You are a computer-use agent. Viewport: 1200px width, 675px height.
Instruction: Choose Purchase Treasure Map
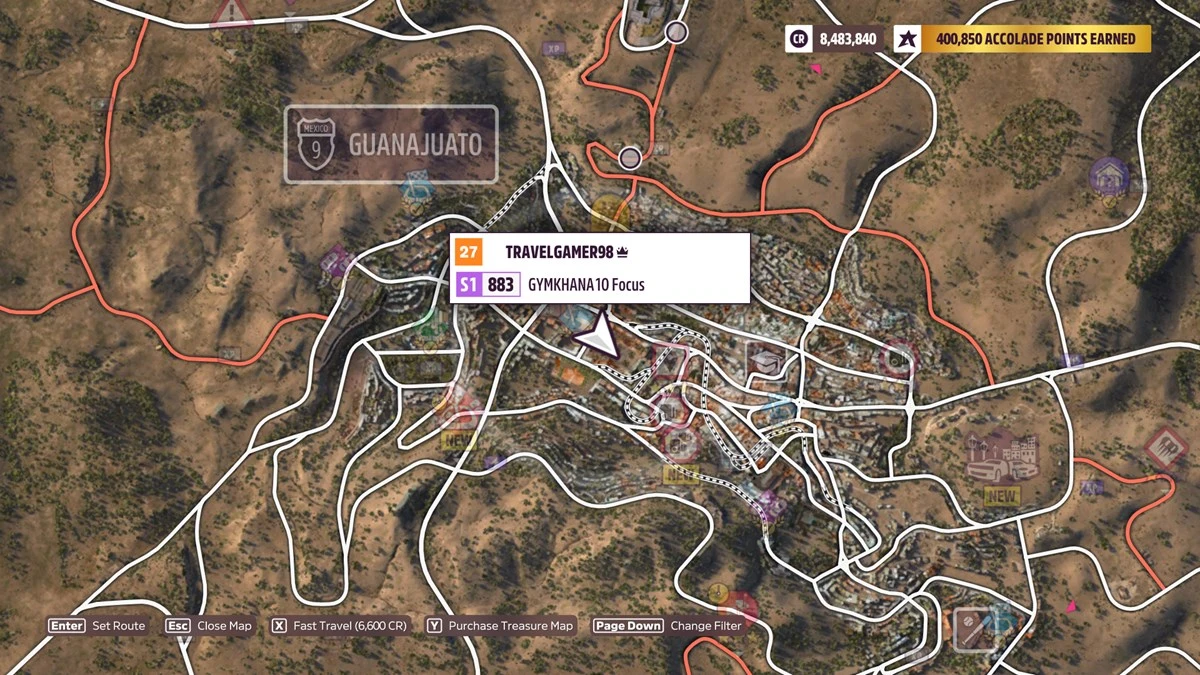[501, 626]
